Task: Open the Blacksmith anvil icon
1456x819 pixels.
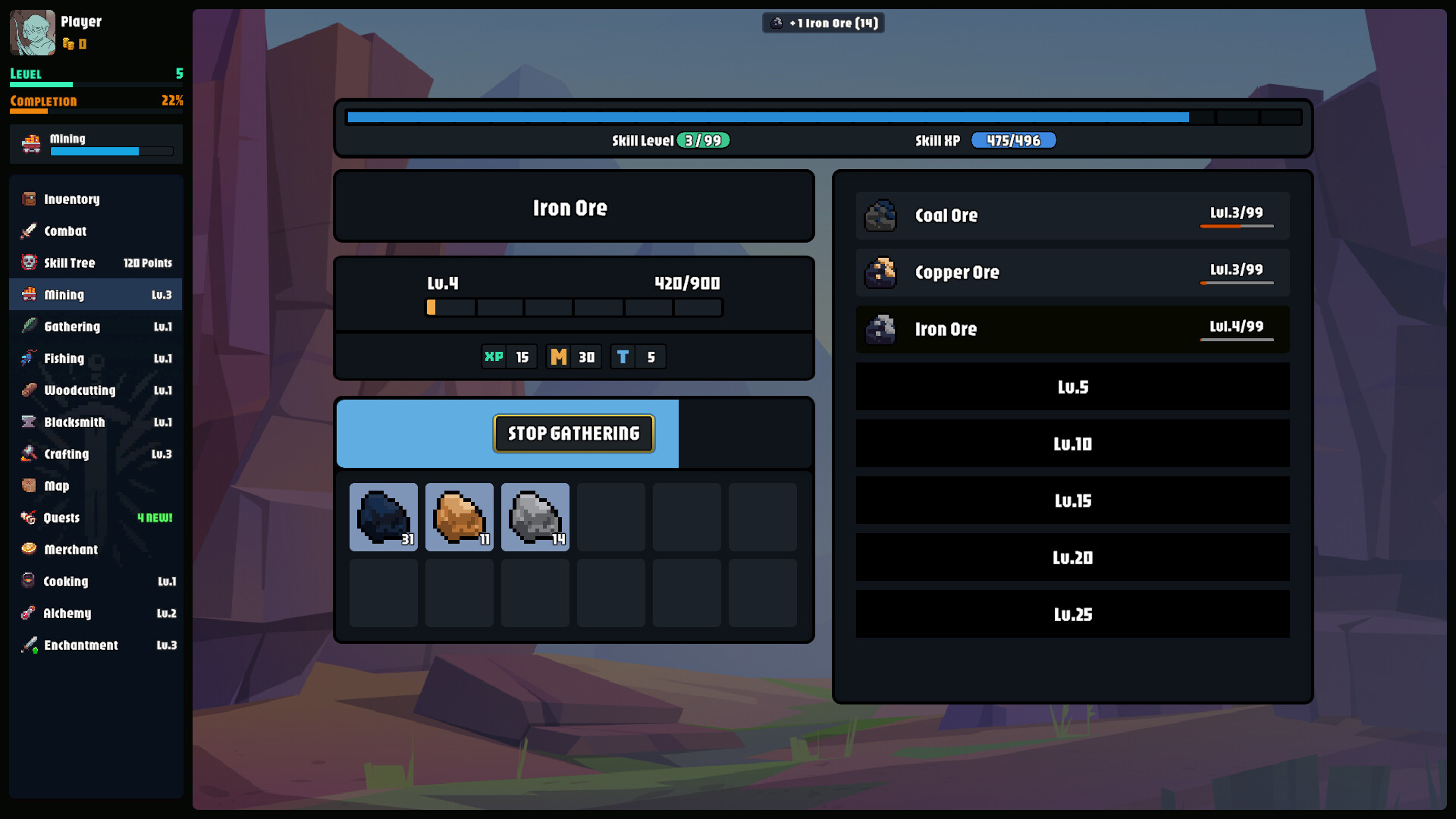Action: tap(29, 422)
